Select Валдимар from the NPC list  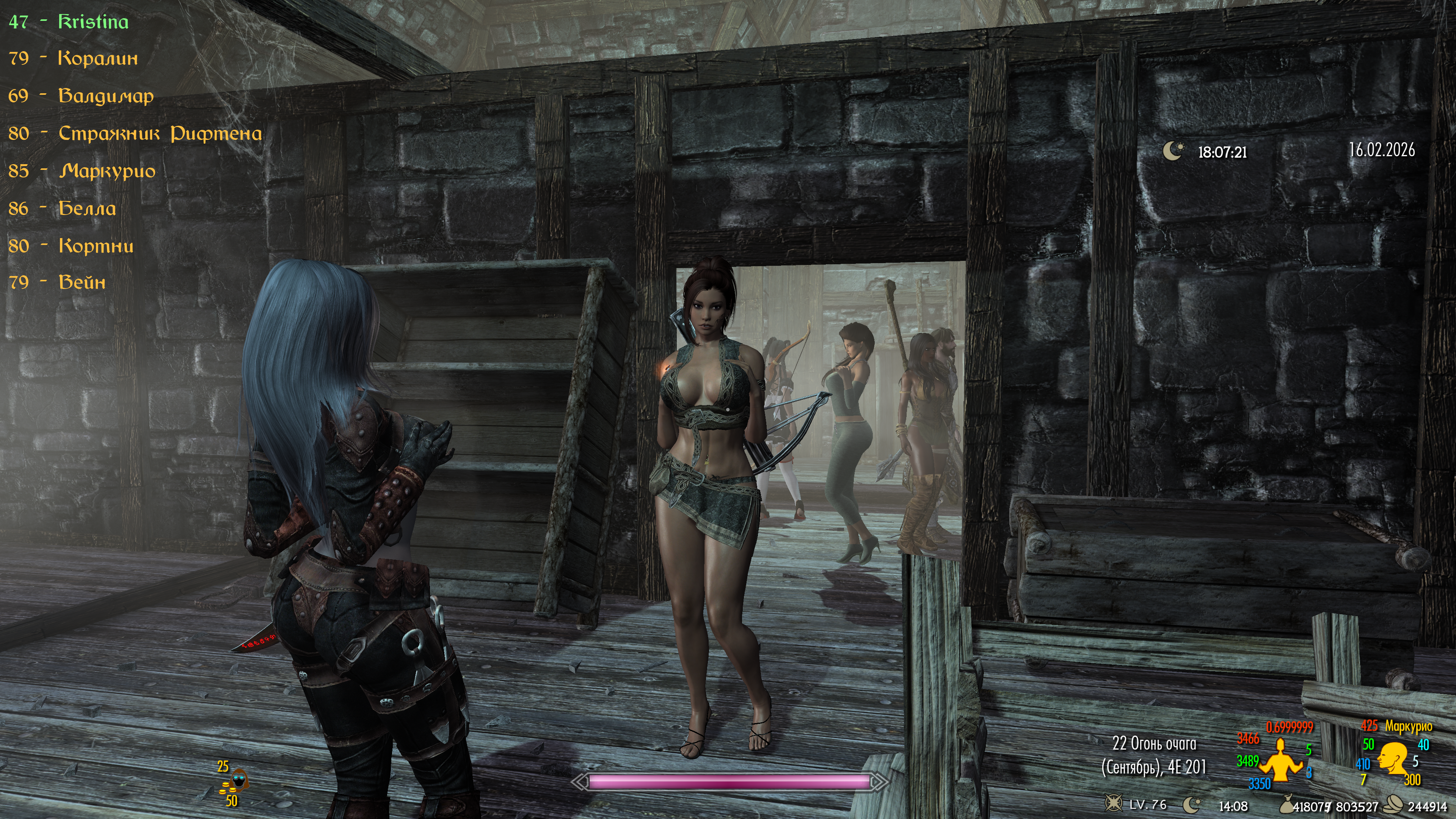(x=106, y=96)
